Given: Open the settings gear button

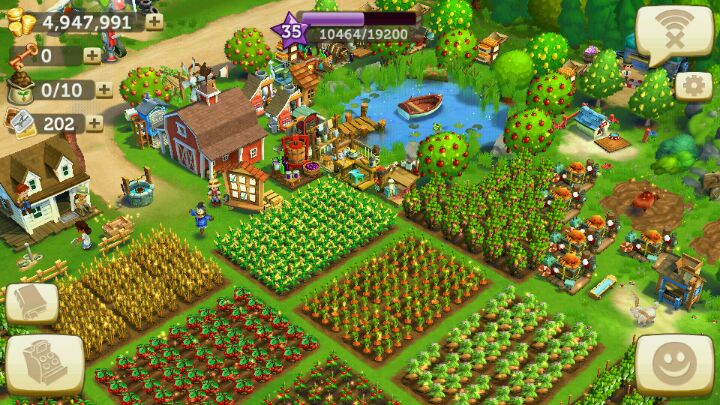Looking at the screenshot, I should pos(693,85).
